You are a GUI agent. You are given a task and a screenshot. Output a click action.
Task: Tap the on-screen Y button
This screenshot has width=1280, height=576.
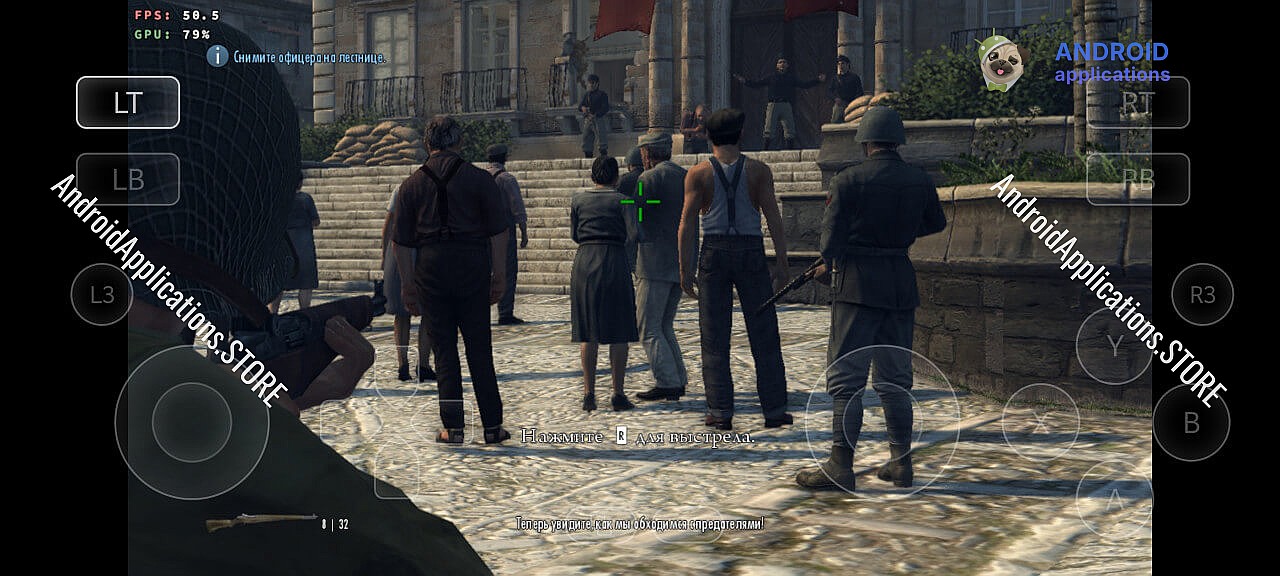[x=1114, y=345]
